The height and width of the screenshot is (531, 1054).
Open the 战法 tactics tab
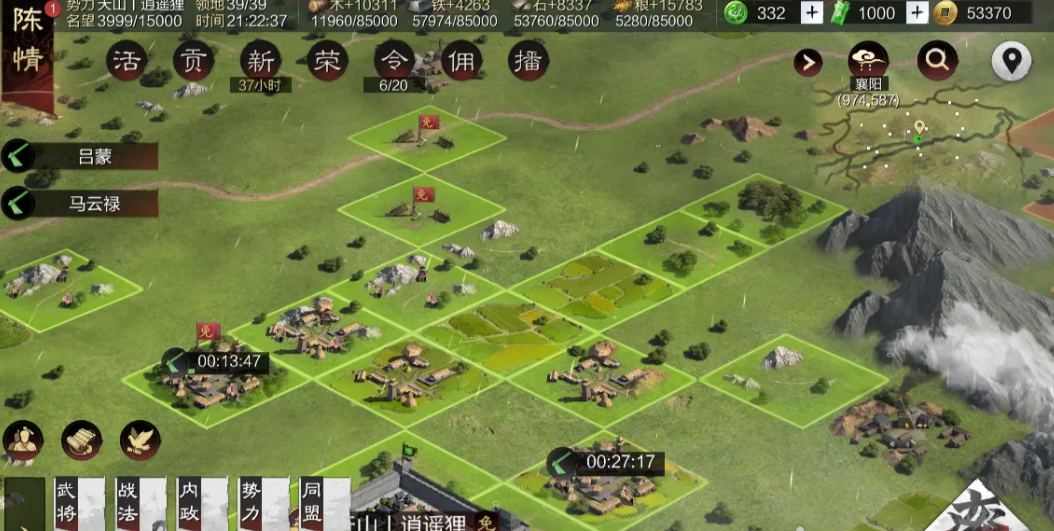tap(128, 500)
